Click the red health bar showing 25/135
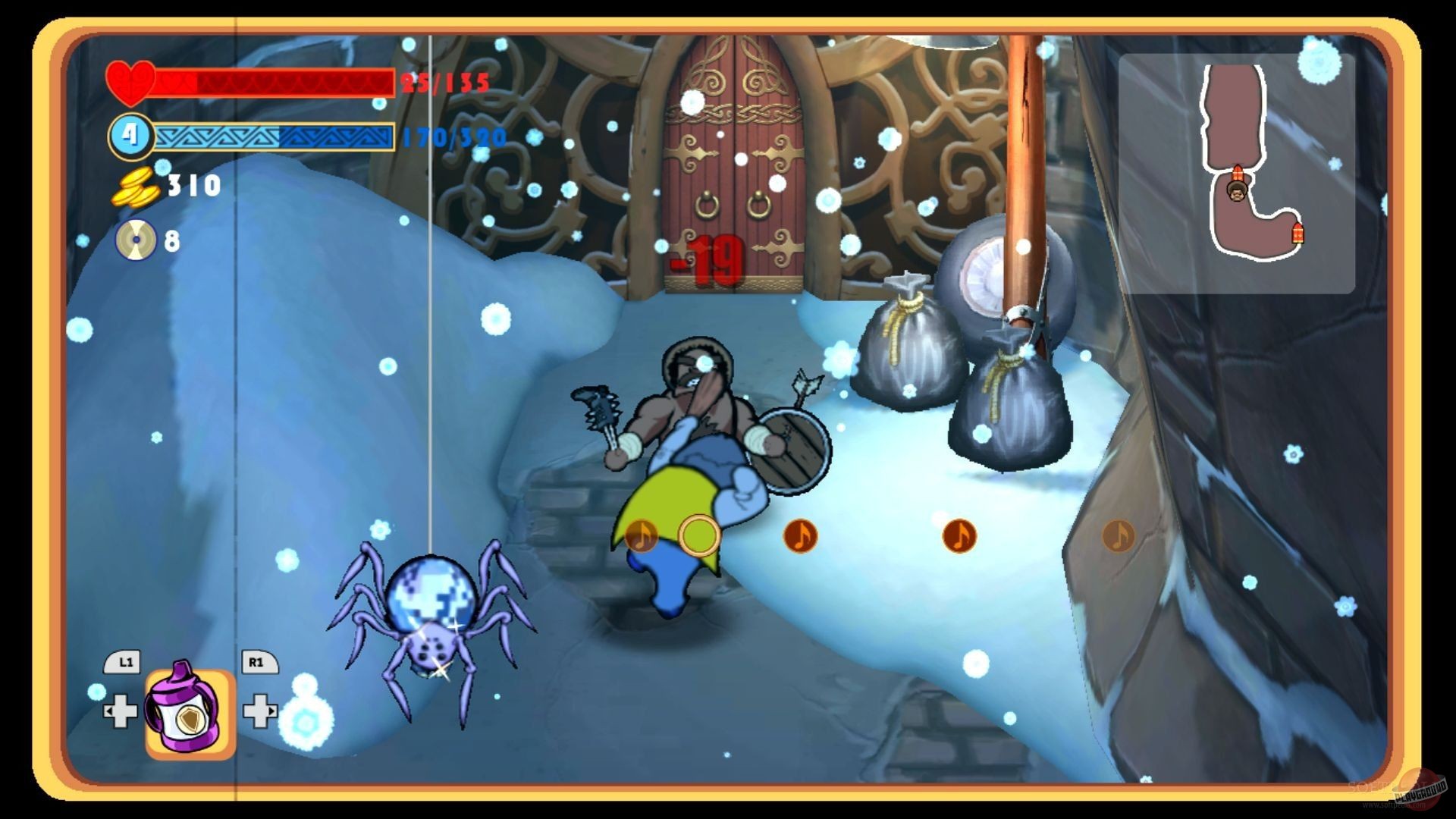Viewport: 1456px width, 819px height. (x=273, y=82)
